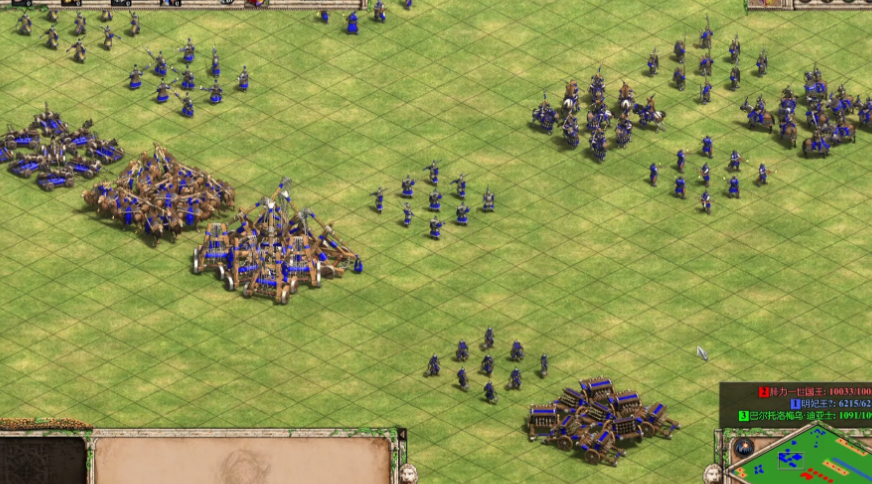The image size is (872, 484).
Task: Collapse the unit info panel with the arrow
Action: click(402, 434)
